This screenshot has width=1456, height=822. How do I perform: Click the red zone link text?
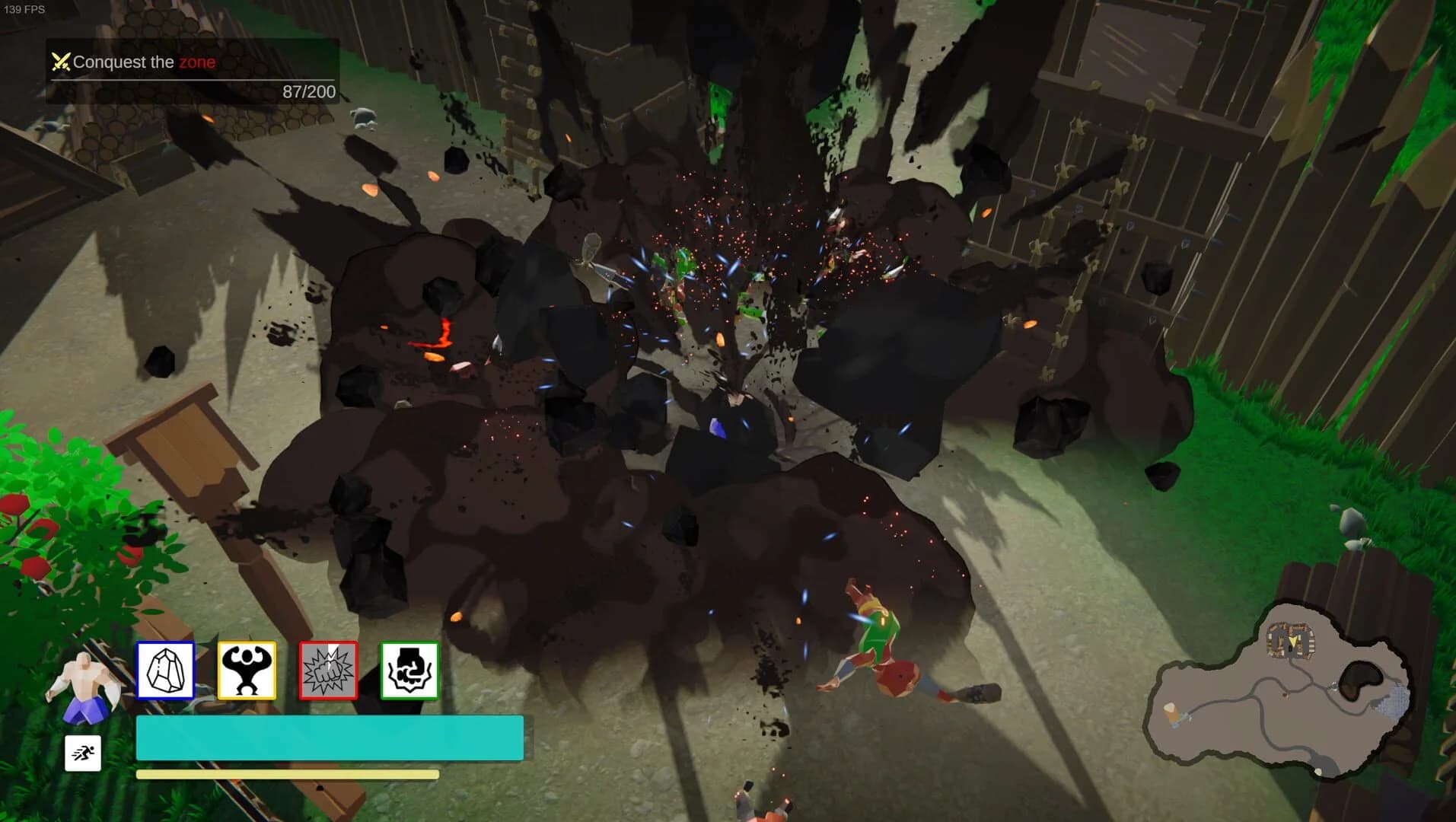point(197,62)
